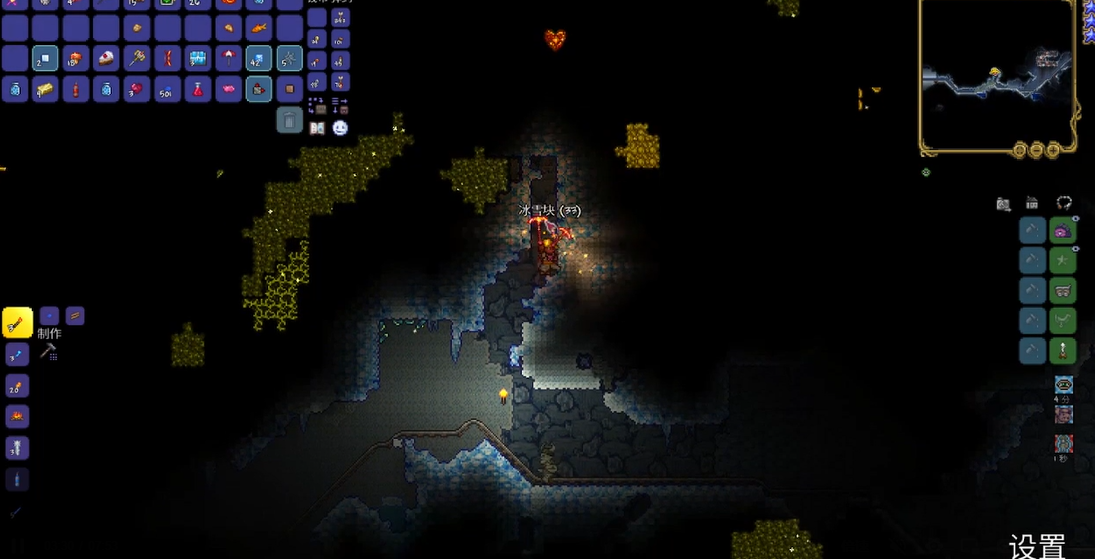1095x559 pixels.
Task: Pick the ice block stack of 42
Action: coord(259,59)
